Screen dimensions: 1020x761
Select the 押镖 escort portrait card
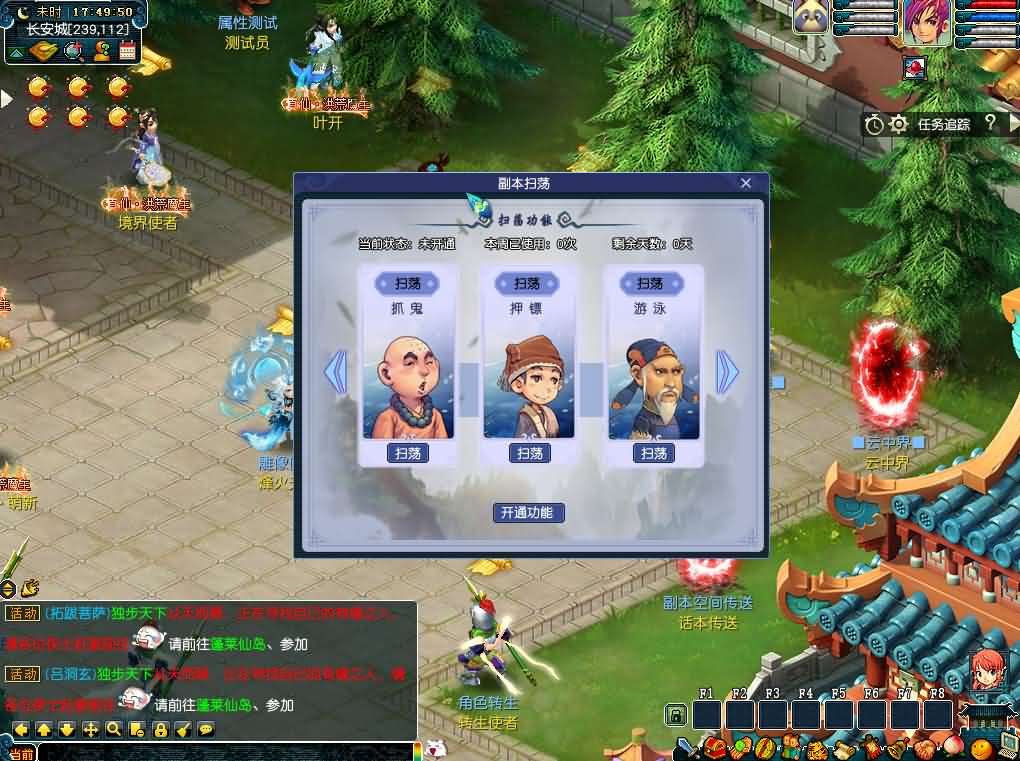tap(530, 385)
